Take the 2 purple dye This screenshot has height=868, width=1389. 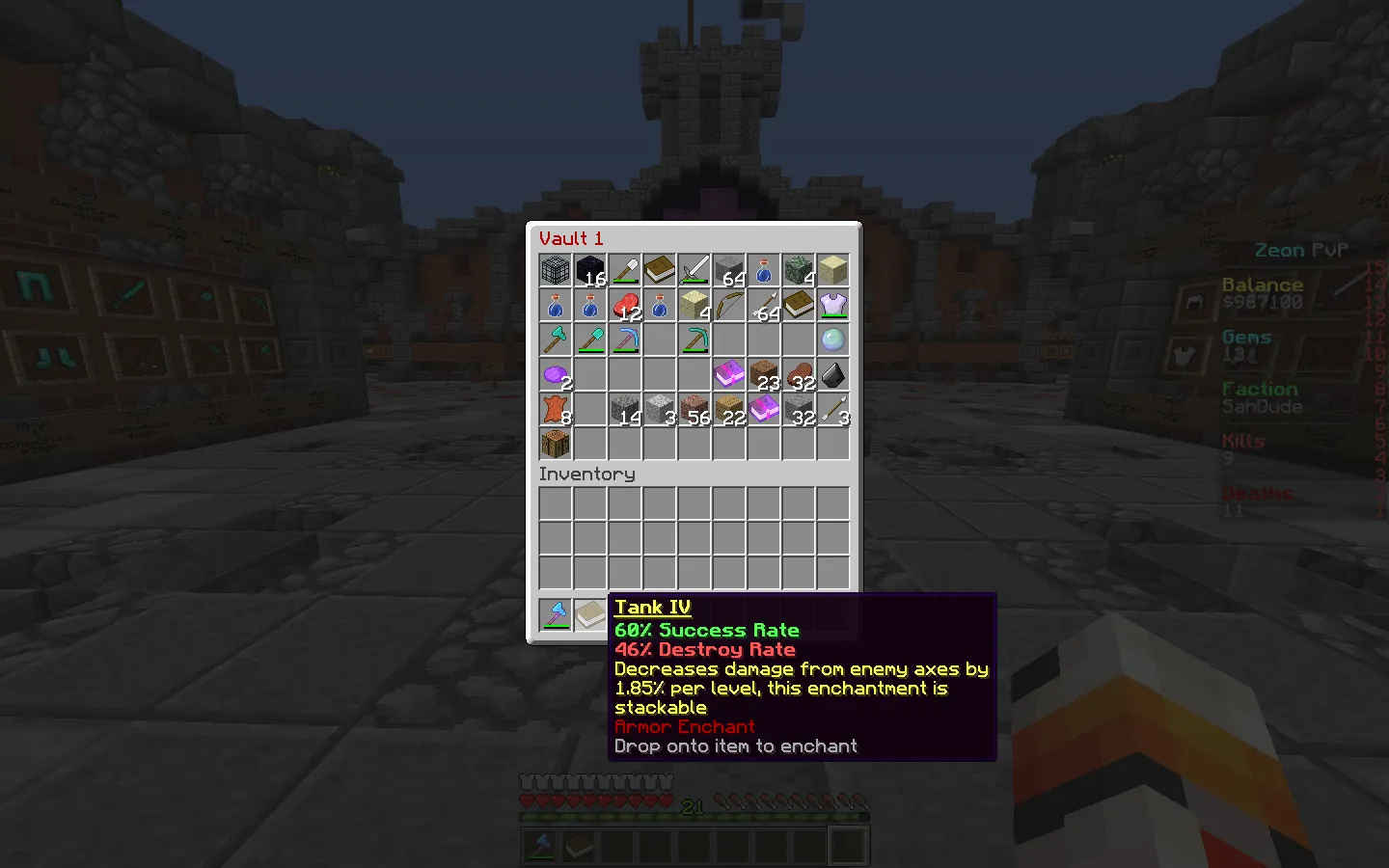(x=556, y=375)
